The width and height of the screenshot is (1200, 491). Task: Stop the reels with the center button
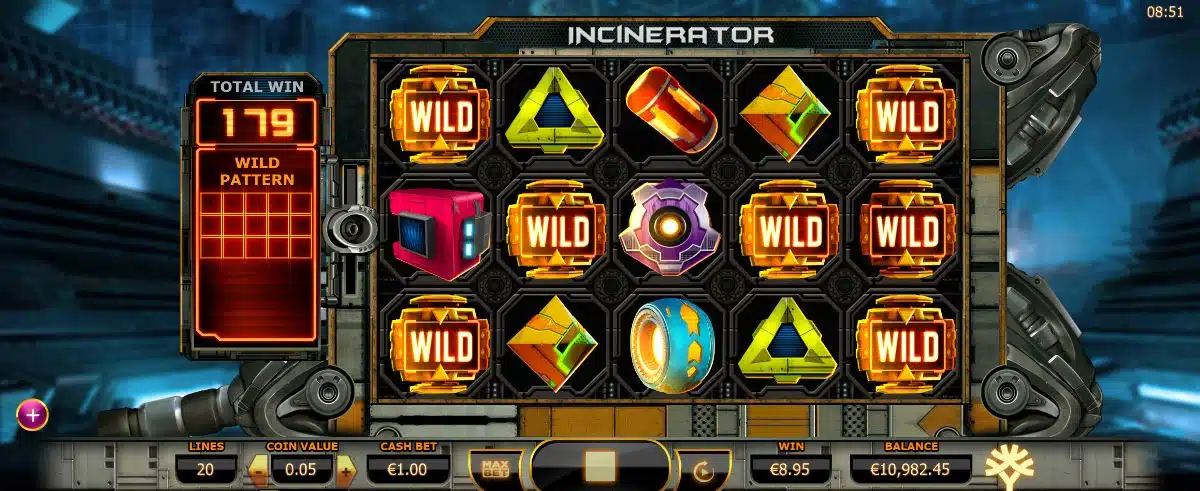click(x=600, y=467)
